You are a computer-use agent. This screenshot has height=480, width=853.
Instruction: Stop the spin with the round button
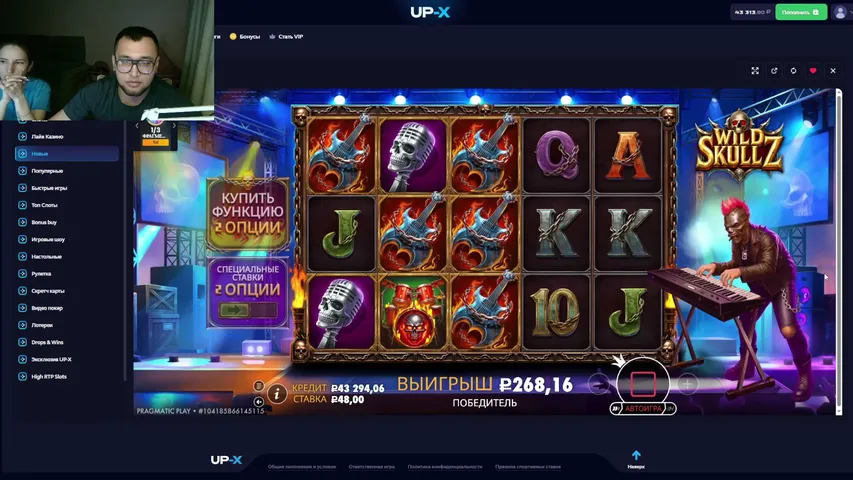click(x=642, y=382)
